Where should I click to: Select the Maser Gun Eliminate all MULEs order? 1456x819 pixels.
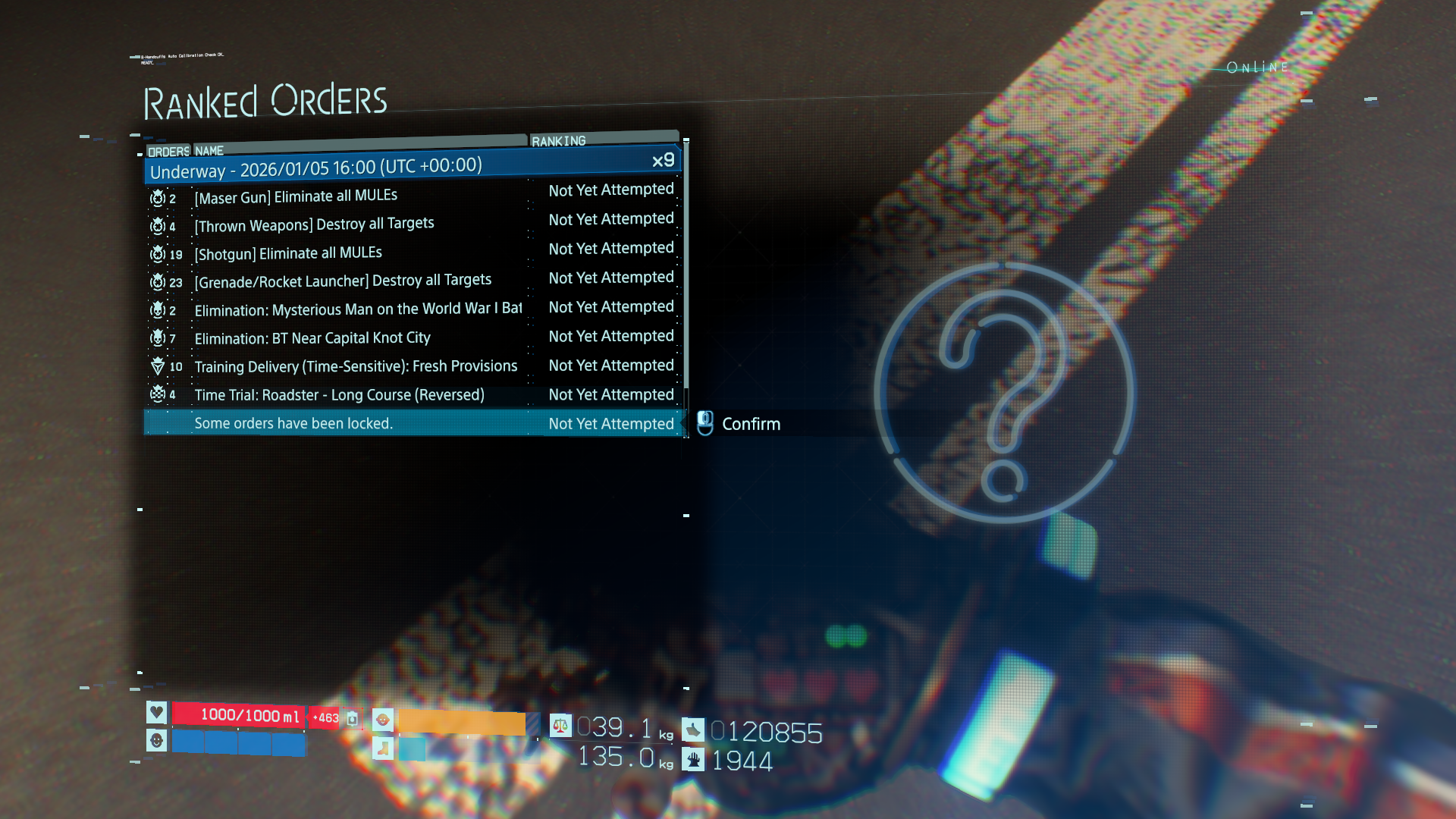[296, 196]
